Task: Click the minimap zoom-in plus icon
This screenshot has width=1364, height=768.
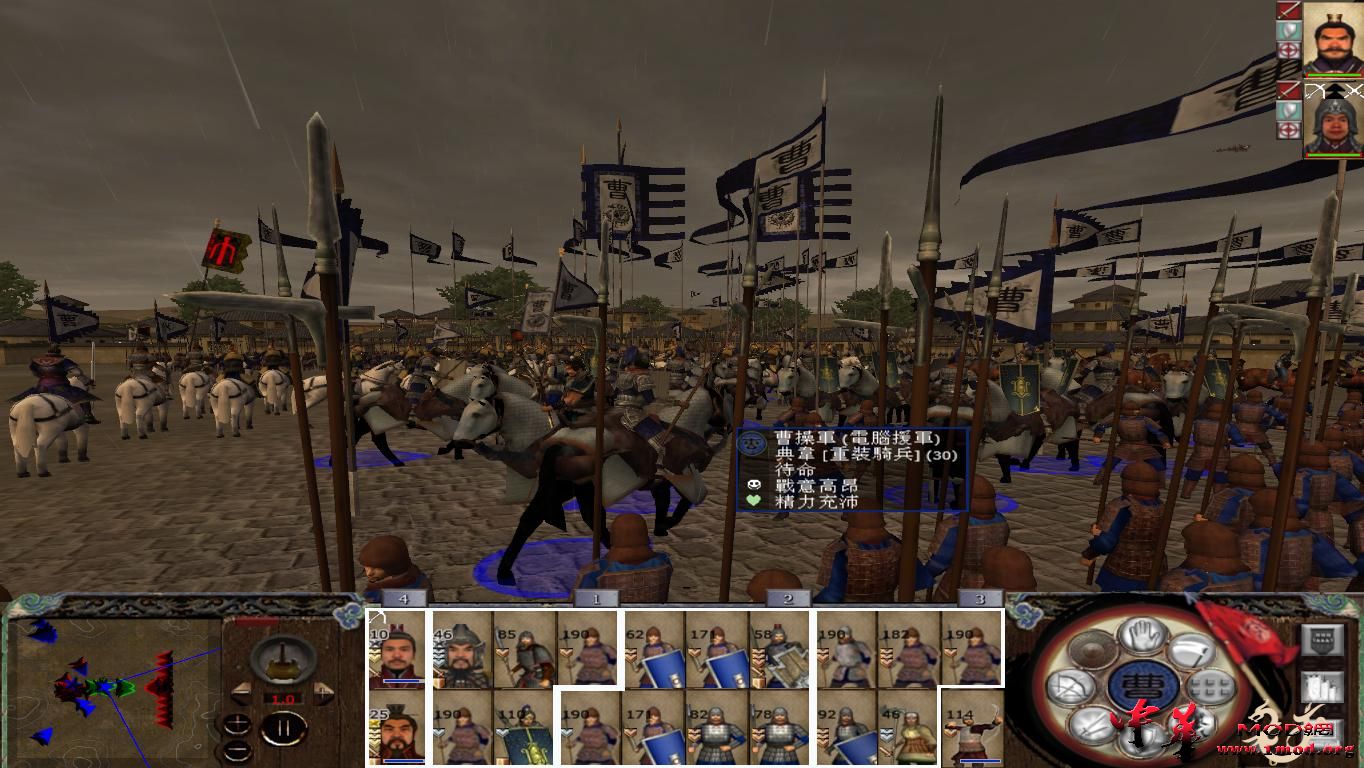Action: click(x=237, y=724)
